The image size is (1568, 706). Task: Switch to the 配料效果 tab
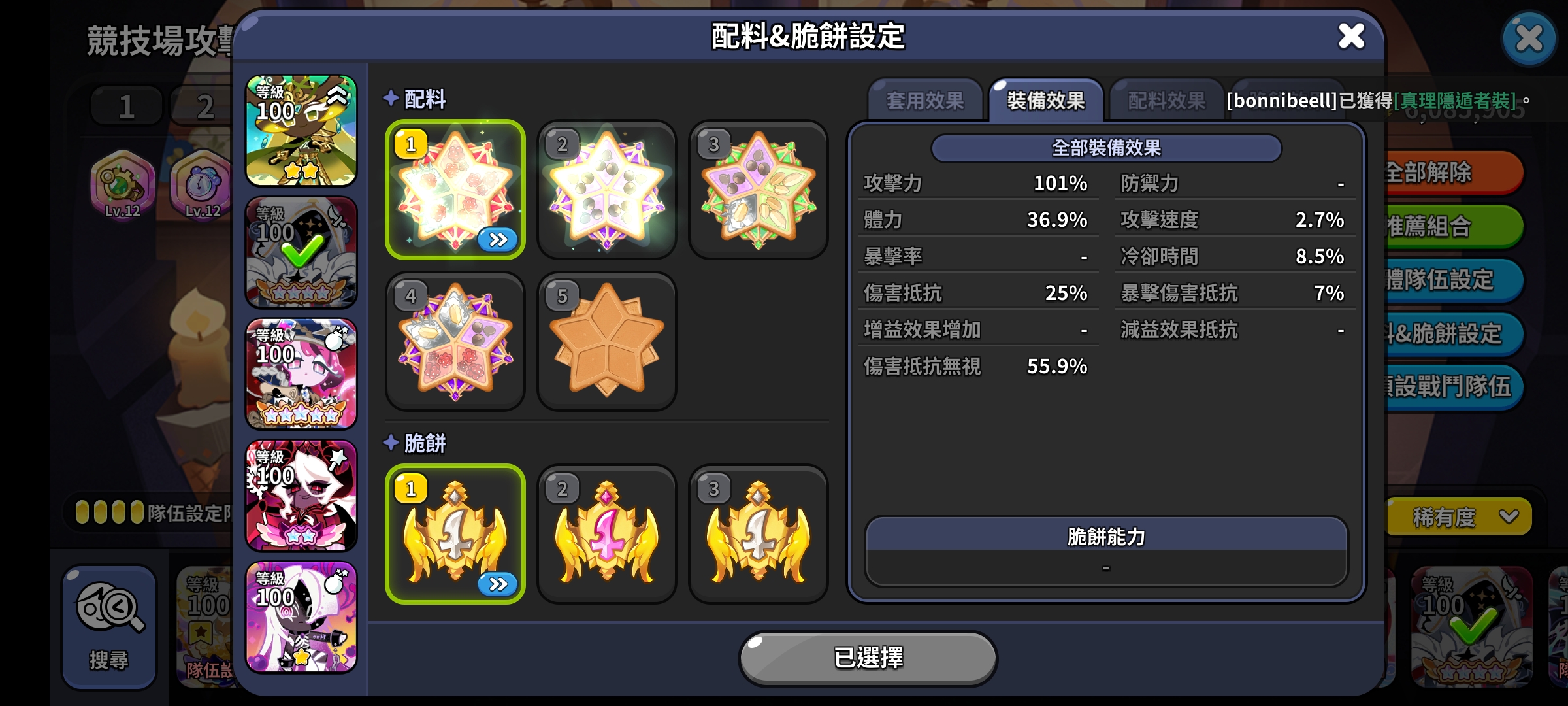tap(1164, 101)
